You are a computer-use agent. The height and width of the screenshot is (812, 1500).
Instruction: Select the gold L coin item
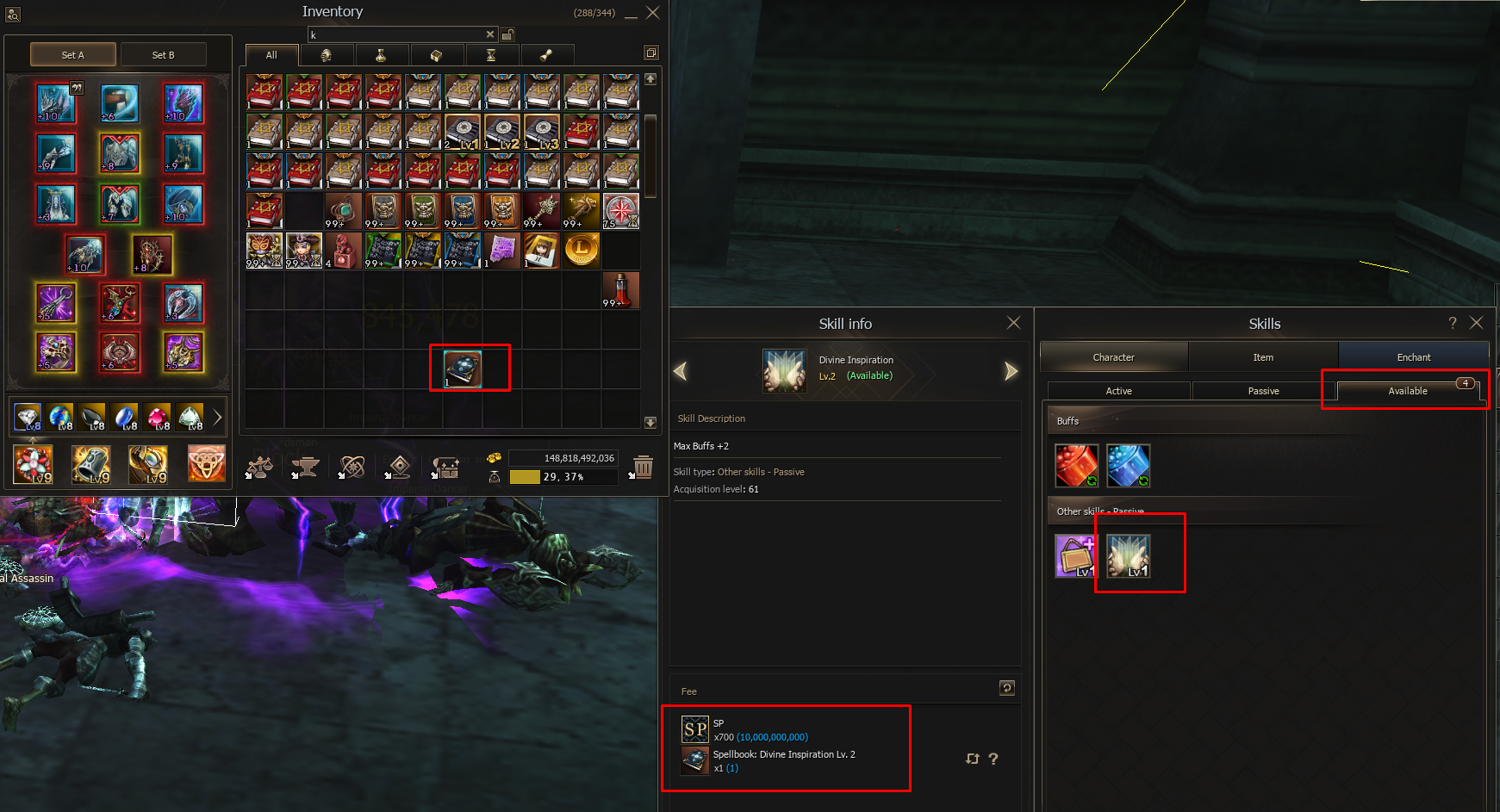582,251
